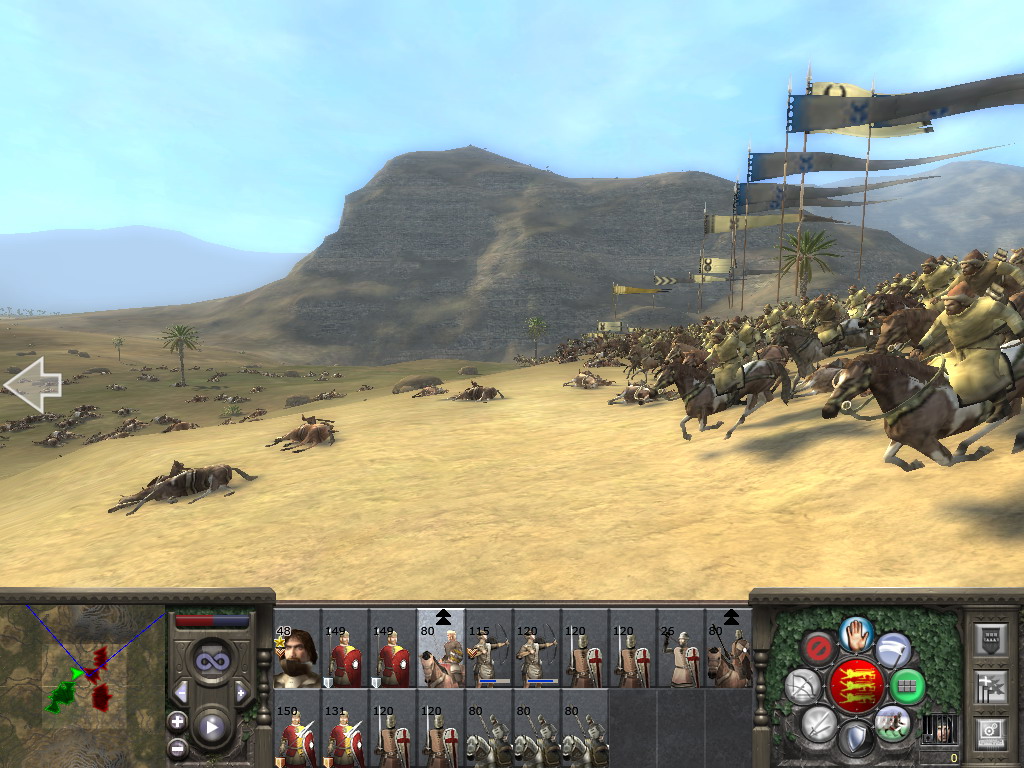Click the infinity battle timer button
1024x768 pixels.
click(x=211, y=661)
